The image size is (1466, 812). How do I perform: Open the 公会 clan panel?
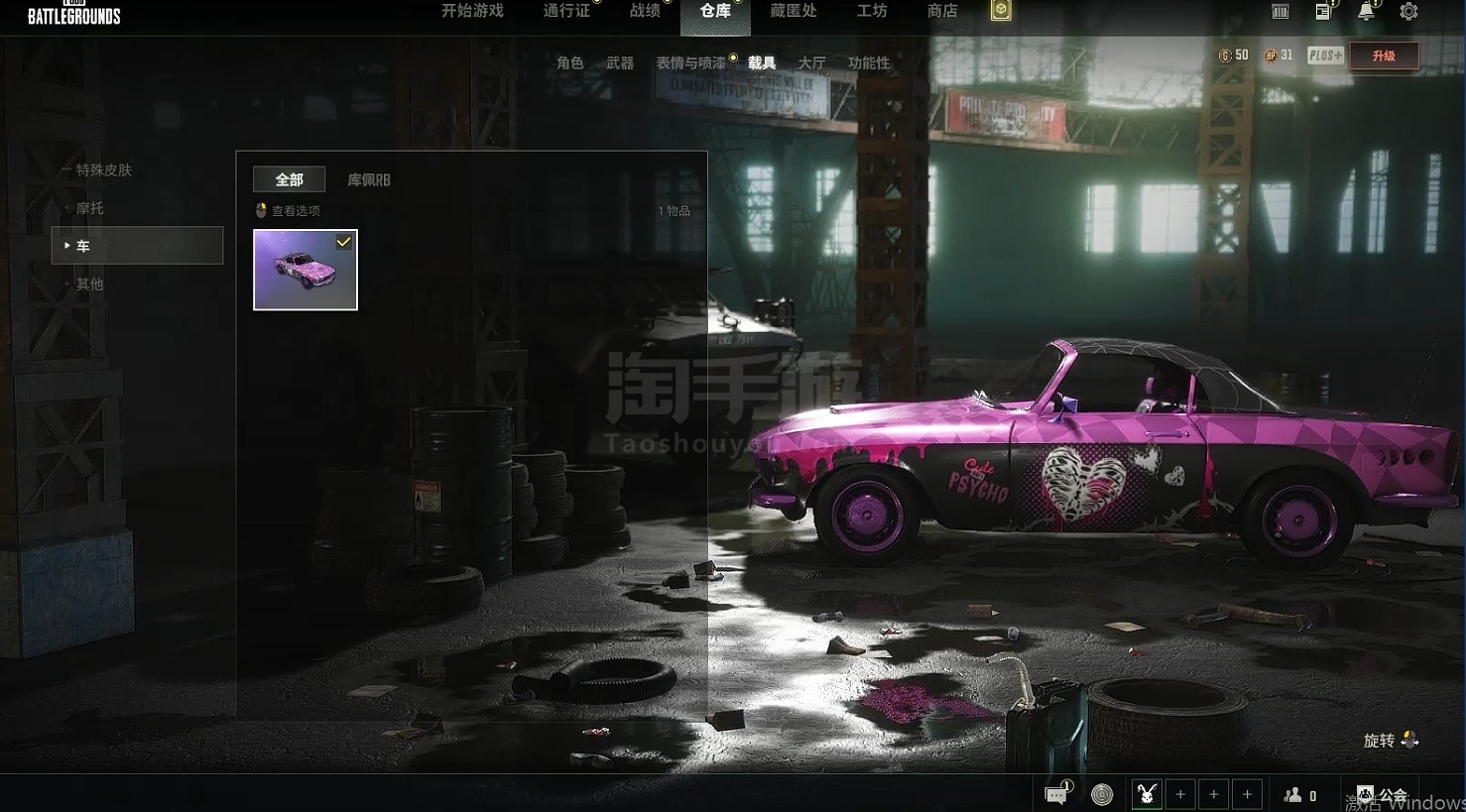(1383, 794)
